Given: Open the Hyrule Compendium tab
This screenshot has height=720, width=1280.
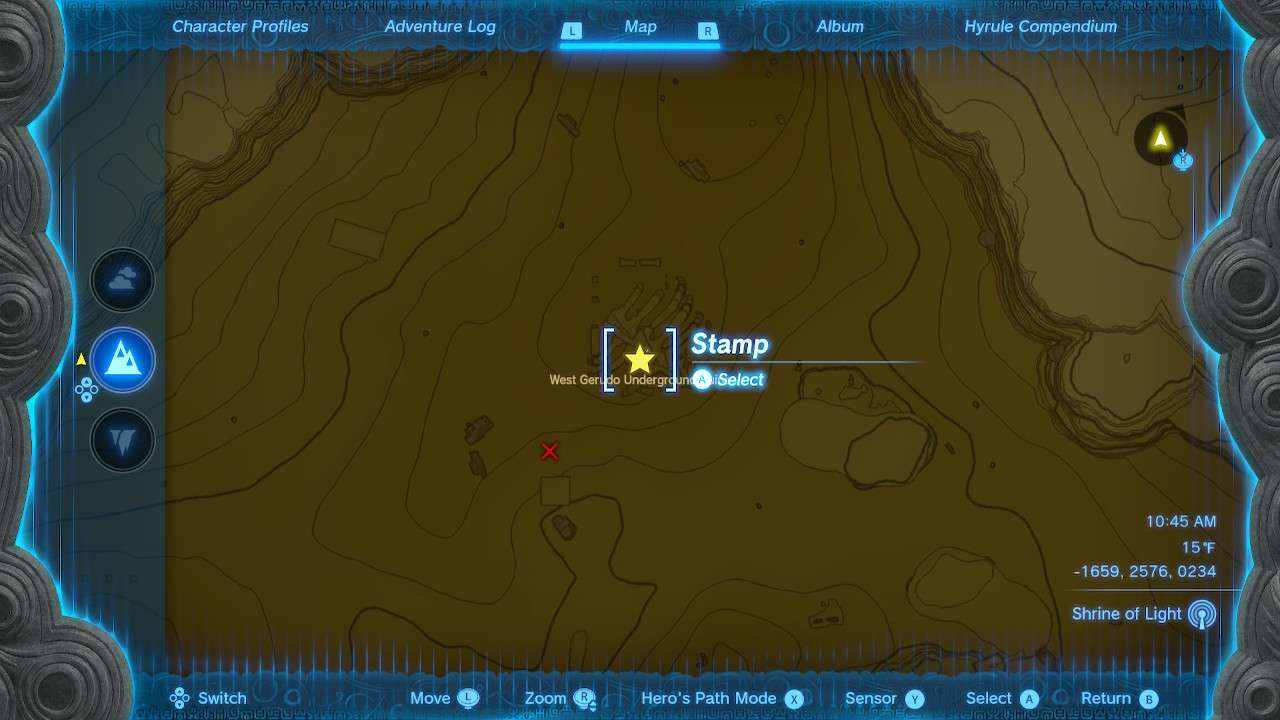Looking at the screenshot, I should tap(1039, 27).
